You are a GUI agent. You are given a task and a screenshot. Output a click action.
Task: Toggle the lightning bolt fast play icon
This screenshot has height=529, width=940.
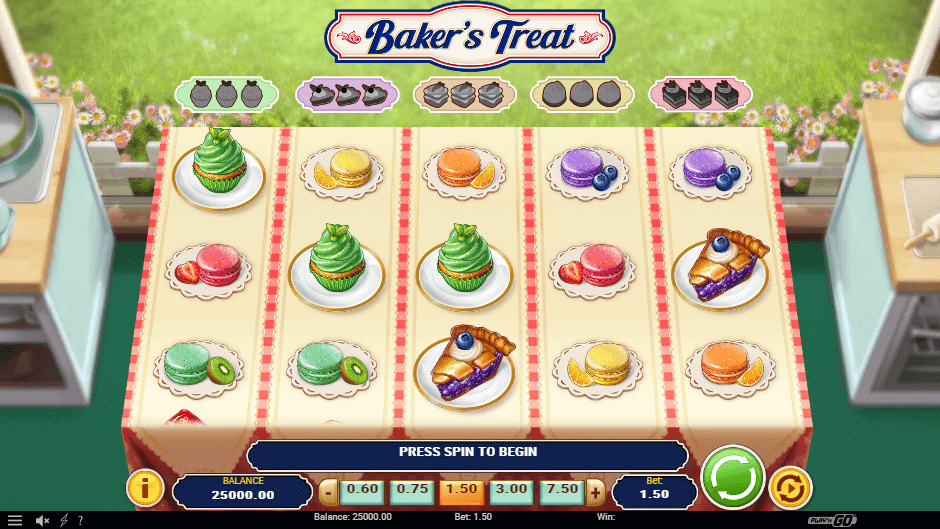tap(64, 520)
